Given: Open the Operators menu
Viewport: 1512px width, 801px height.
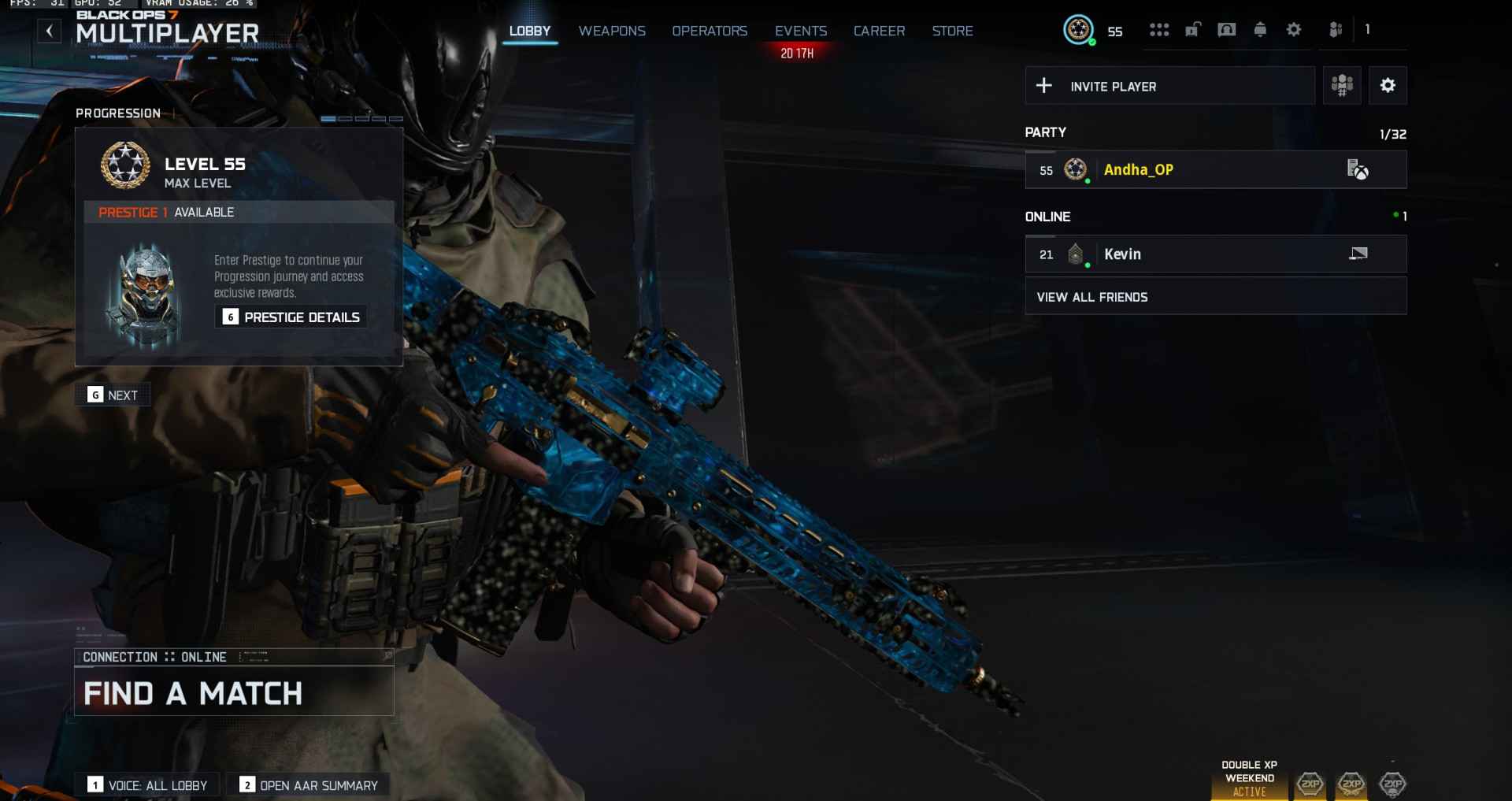Looking at the screenshot, I should pyautogui.click(x=710, y=32).
